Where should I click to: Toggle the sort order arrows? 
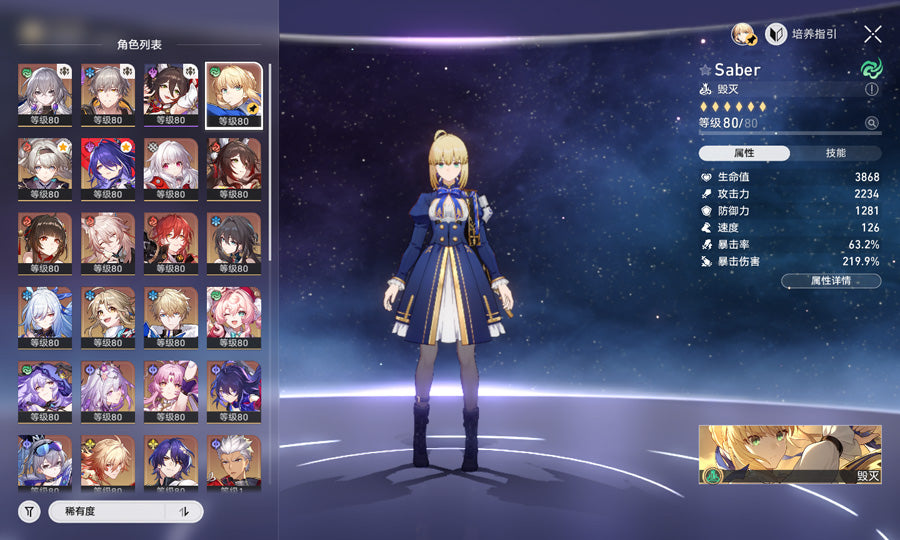(x=184, y=512)
